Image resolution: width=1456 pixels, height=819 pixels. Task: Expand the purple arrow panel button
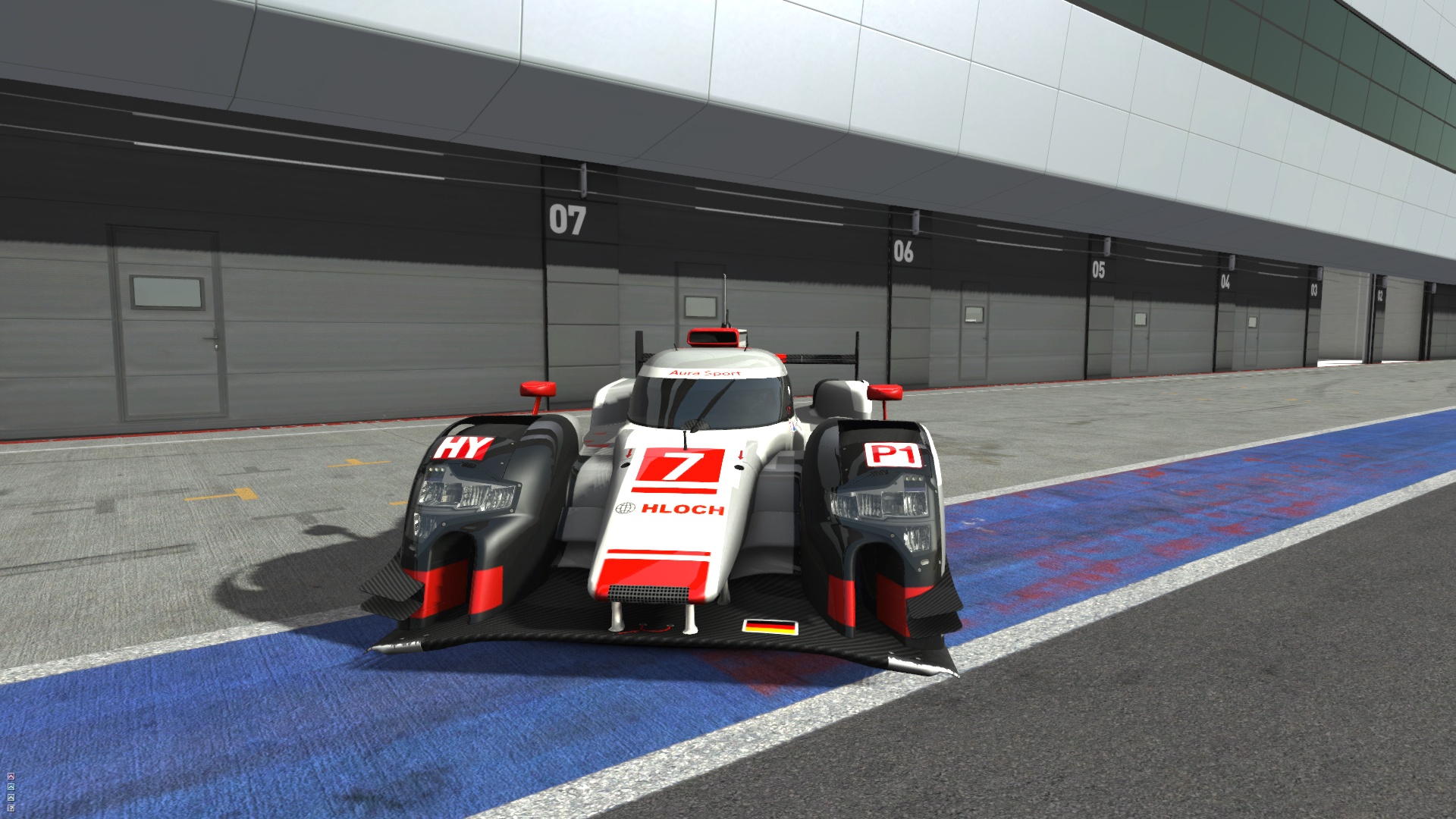pyautogui.click(x=11, y=776)
